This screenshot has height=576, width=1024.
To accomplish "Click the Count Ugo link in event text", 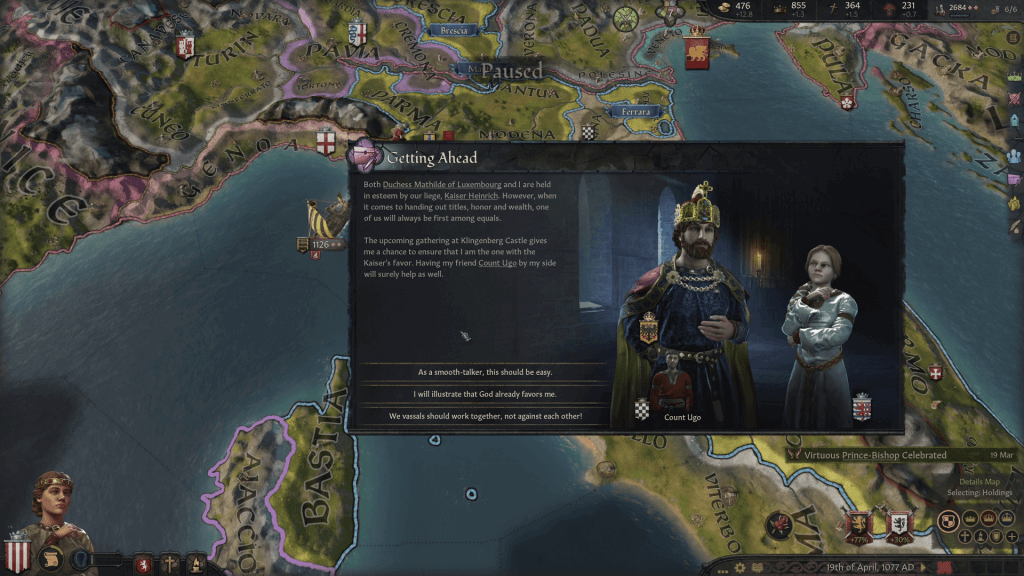I will (497, 263).
